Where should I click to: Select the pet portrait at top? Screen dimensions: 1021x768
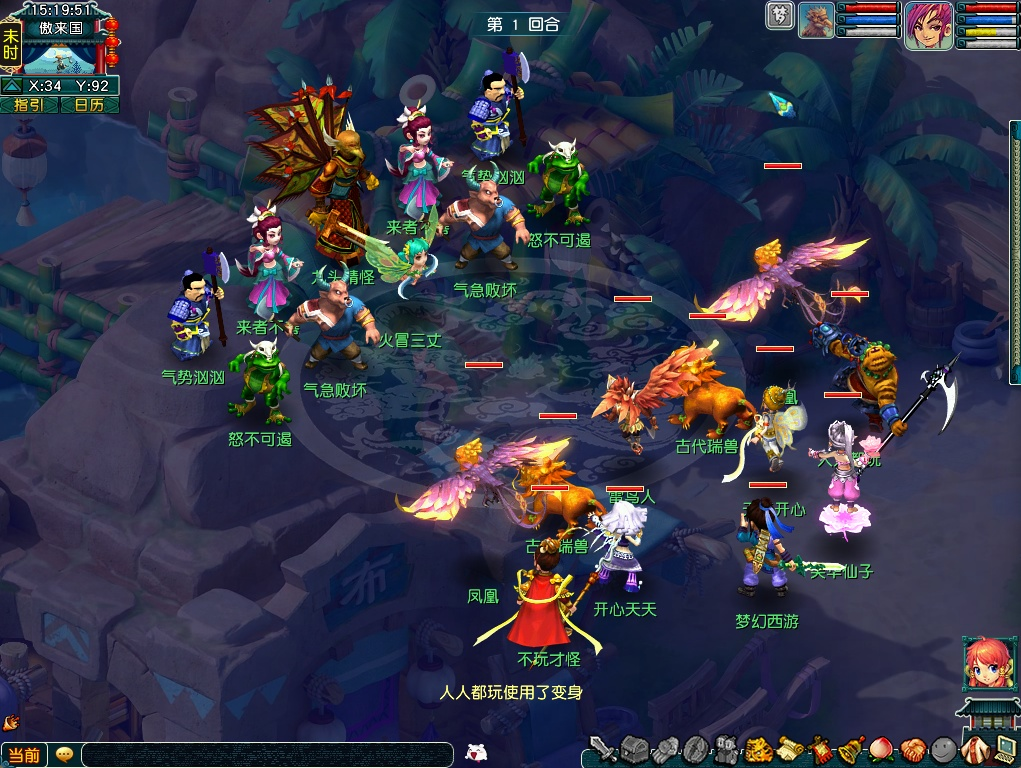pos(816,21)
